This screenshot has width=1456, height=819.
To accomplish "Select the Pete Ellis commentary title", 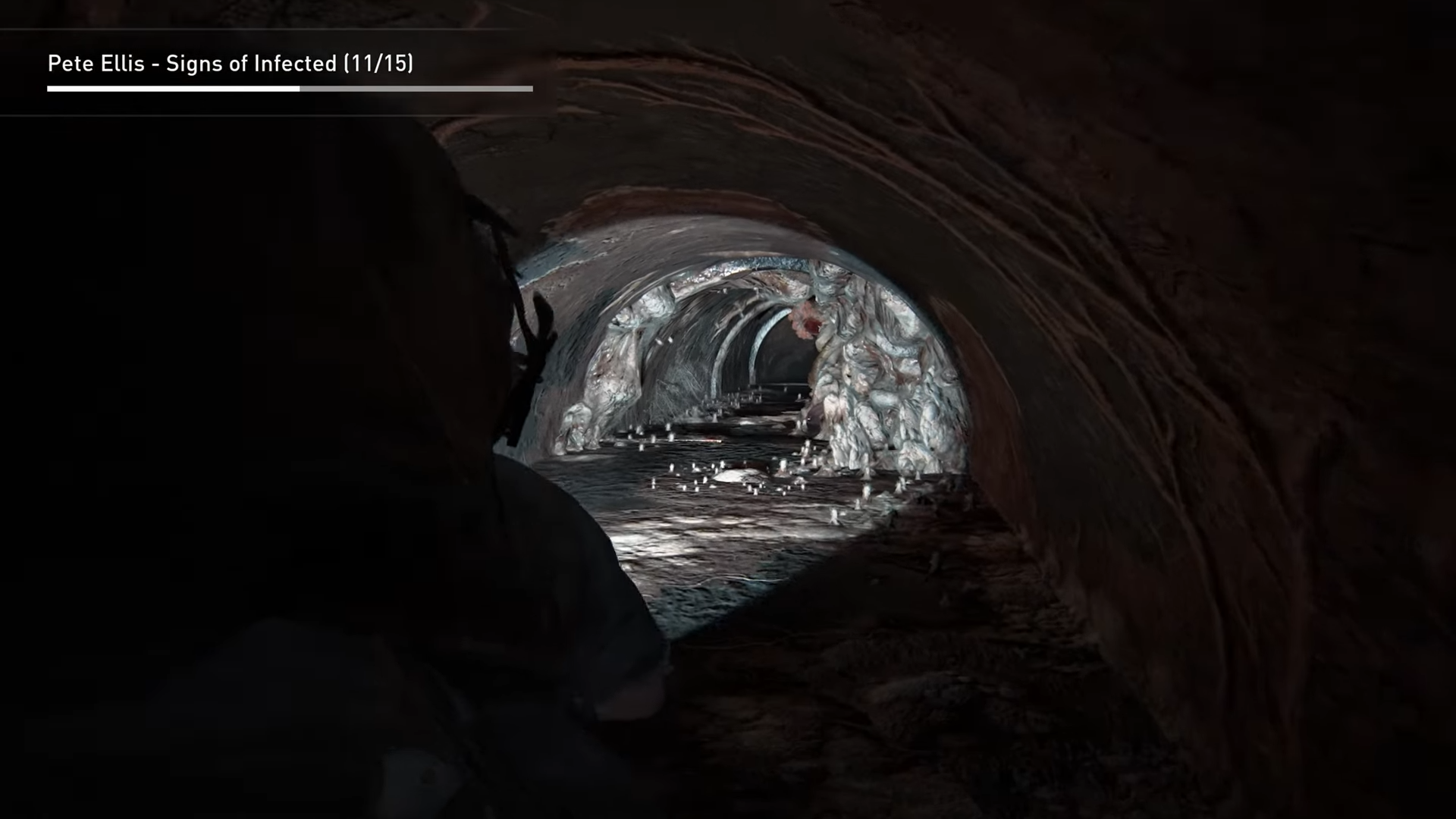I will coord(231,64).
